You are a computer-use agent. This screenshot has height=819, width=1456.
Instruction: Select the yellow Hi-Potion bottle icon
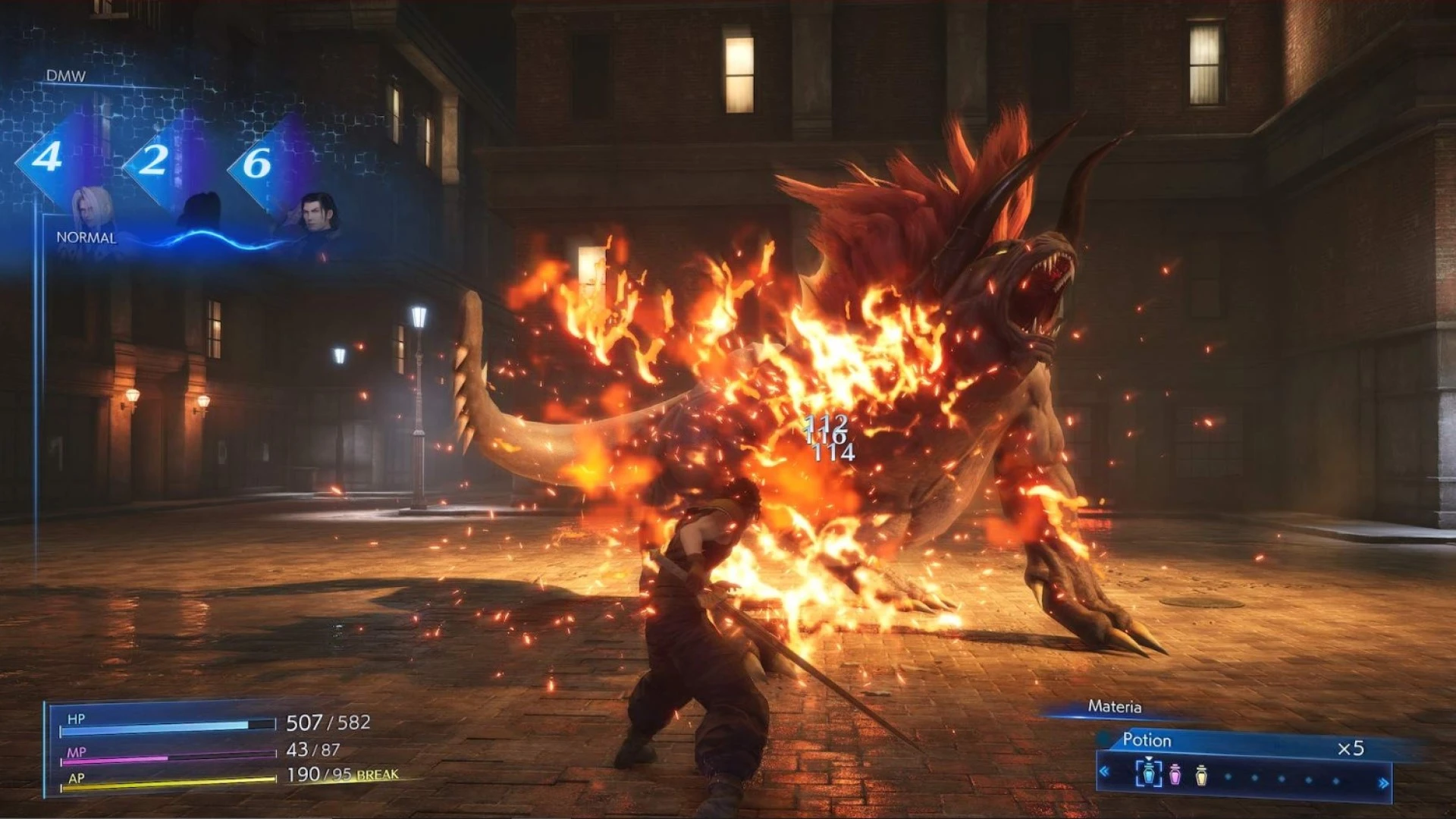(x=1200, y=777)
